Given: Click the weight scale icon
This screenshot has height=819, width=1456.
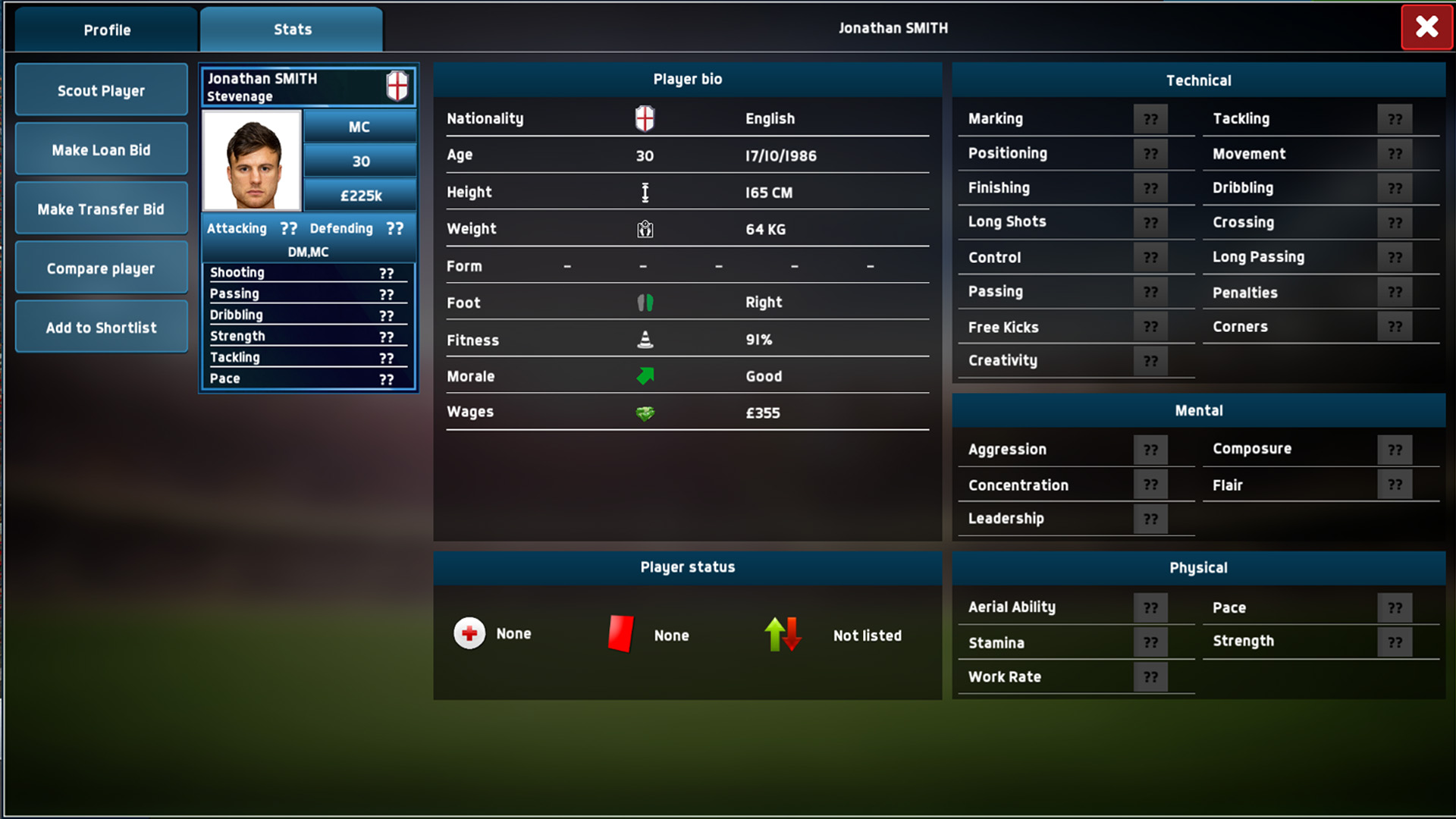Looking at the screenshot, I should [x=645, y=228].
